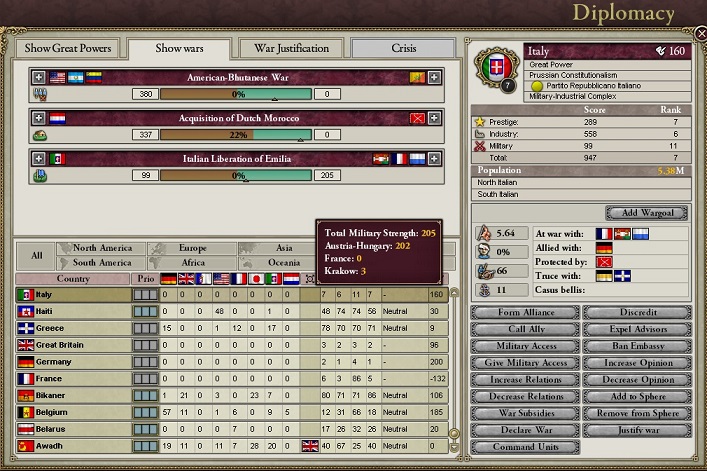Choose Ban Embassy action
Viewport: 707px width, 471px height.
(x=637, y=346)
